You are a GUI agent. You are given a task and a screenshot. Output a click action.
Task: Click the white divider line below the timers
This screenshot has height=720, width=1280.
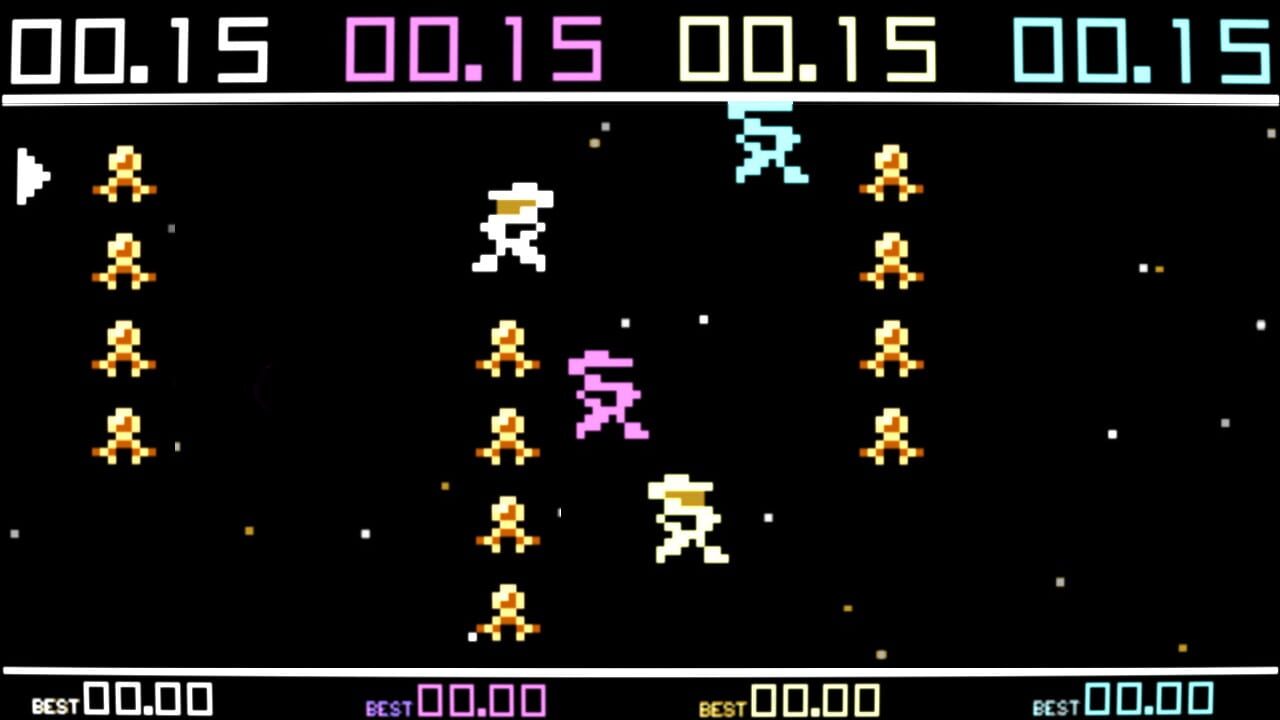tap(640, 97)
